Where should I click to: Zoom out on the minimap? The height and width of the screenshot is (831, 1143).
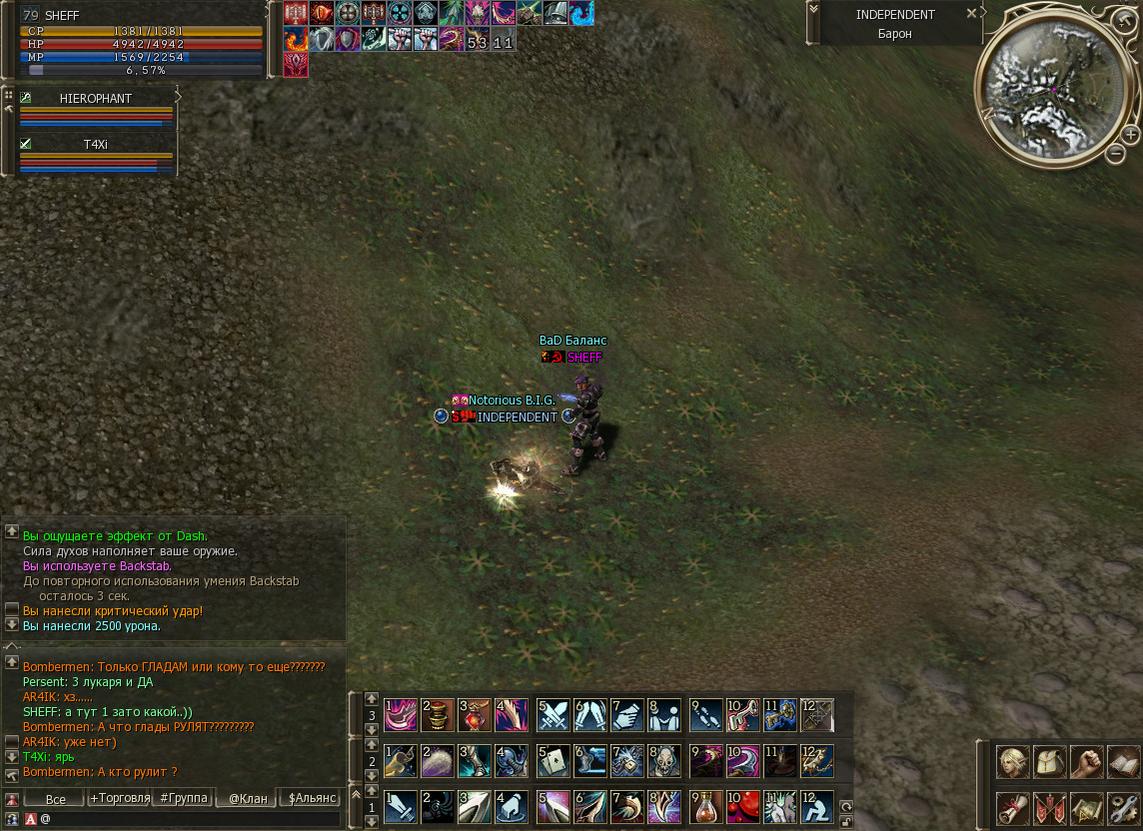[x=1116, y=153]
